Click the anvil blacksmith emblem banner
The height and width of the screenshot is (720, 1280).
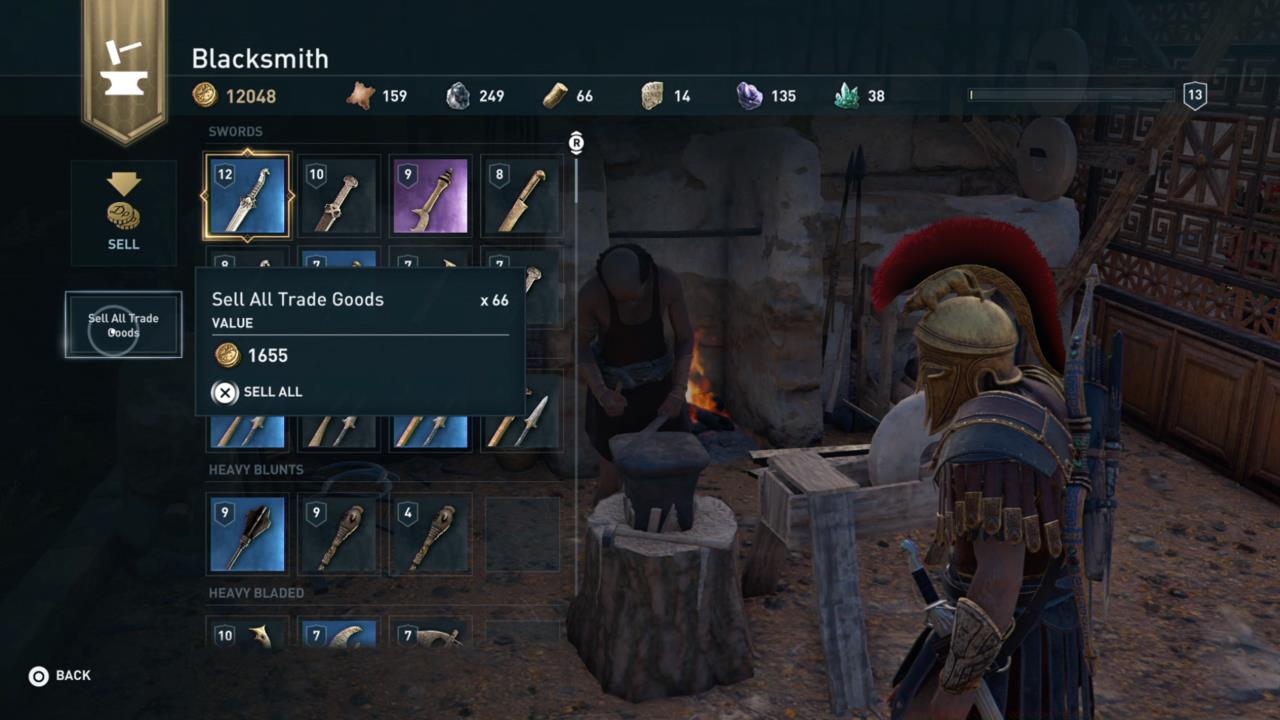click(x=123, y=62)
